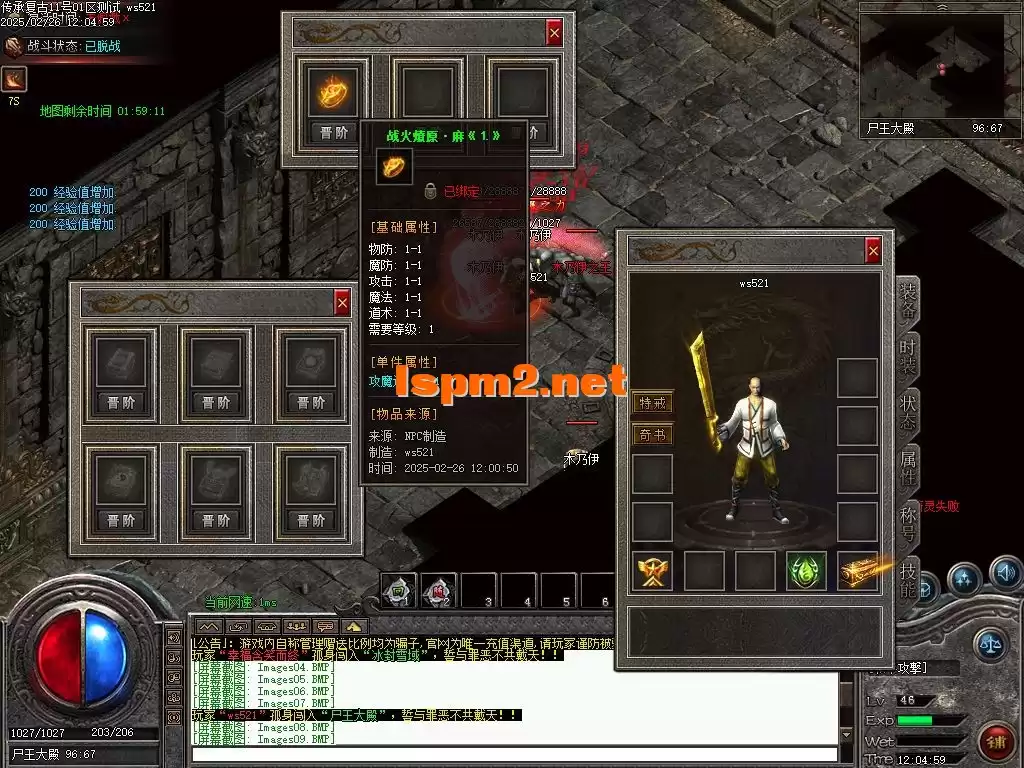
Task: Close the six-slot book advancement panel
Action: [x=342, y=302]
